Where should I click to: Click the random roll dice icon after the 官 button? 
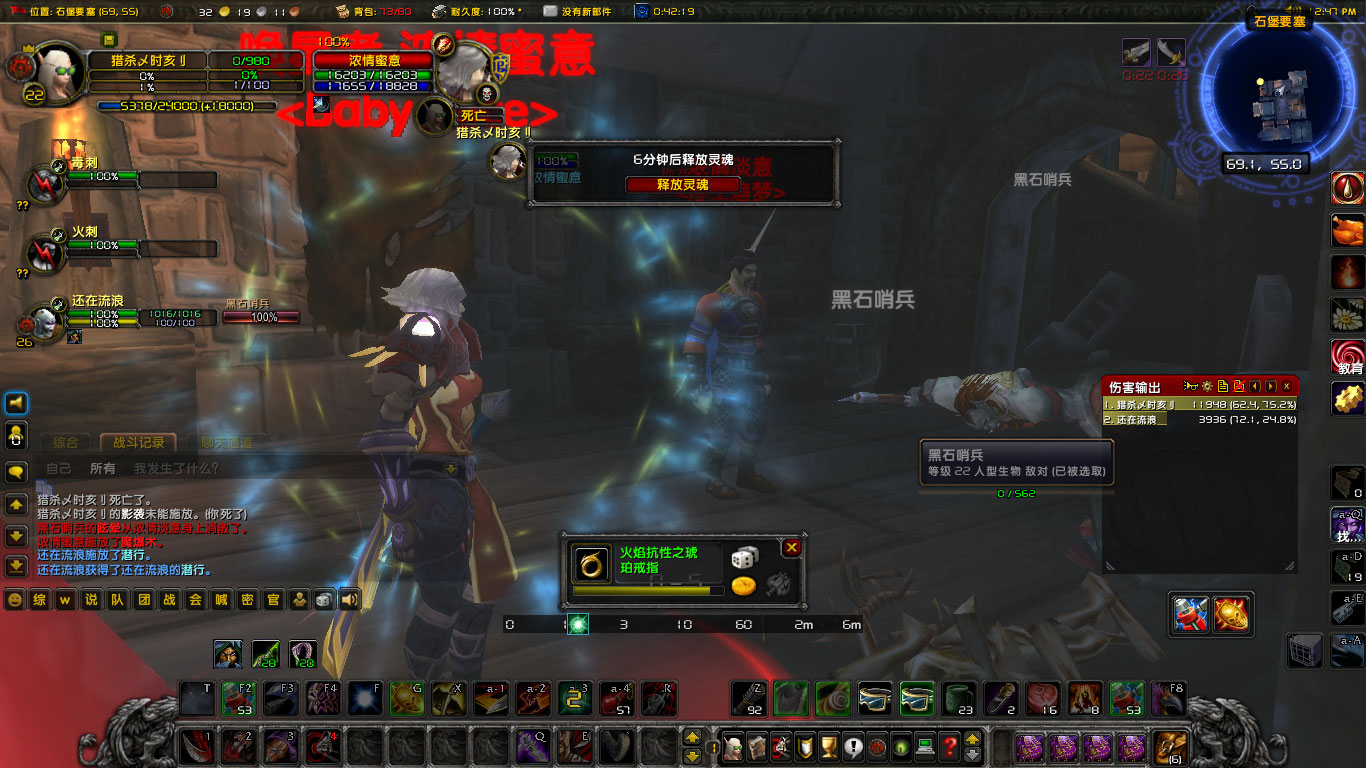click(323, 598)
